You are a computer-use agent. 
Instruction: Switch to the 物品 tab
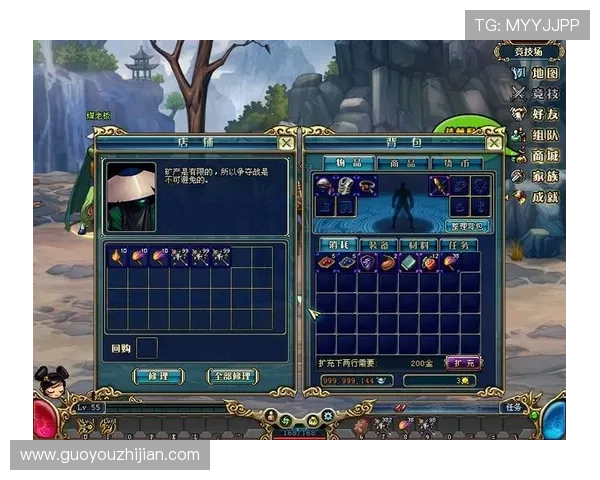pyautogui.click(x=350, y=163)
